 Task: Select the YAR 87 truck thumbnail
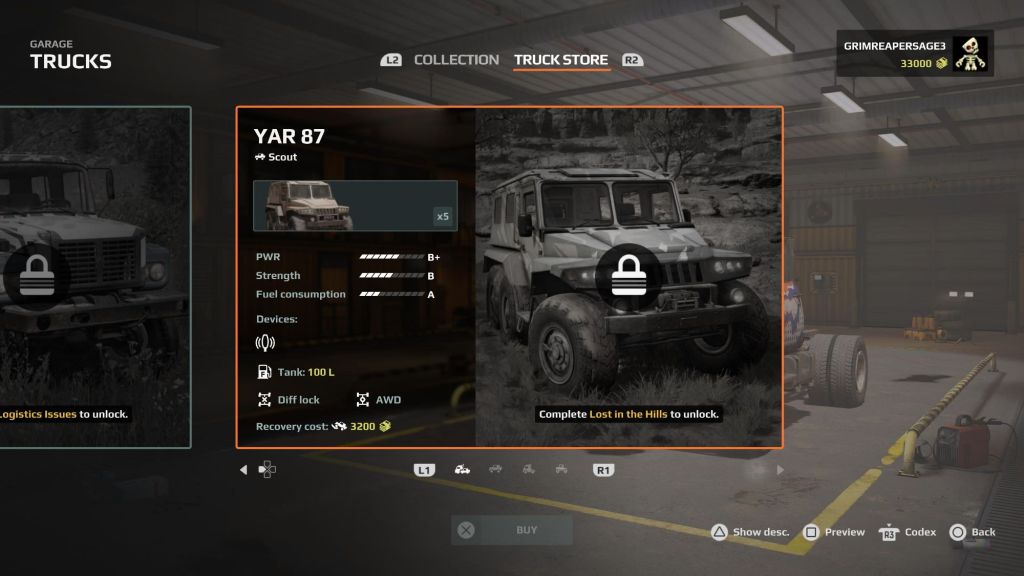355,205
